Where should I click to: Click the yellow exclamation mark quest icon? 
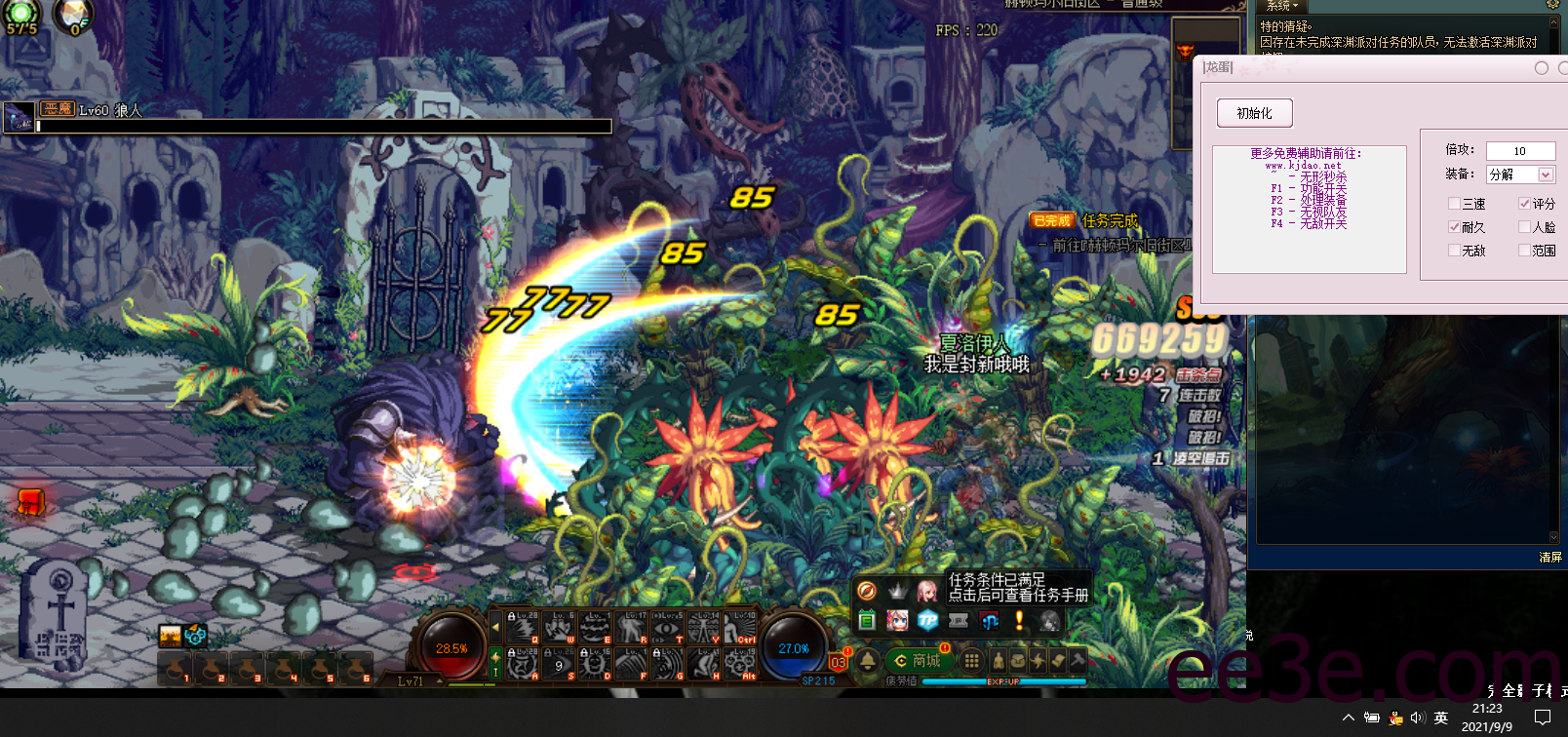click(x=1019, y=620)
